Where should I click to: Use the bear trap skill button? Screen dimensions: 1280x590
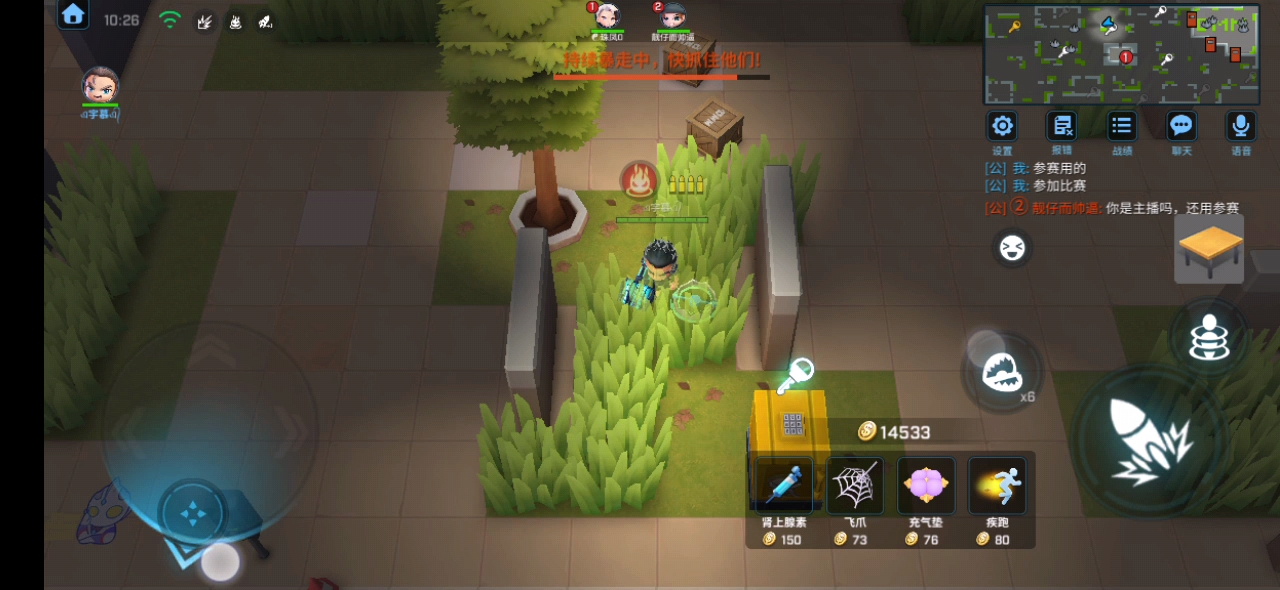coord(1001,373)
